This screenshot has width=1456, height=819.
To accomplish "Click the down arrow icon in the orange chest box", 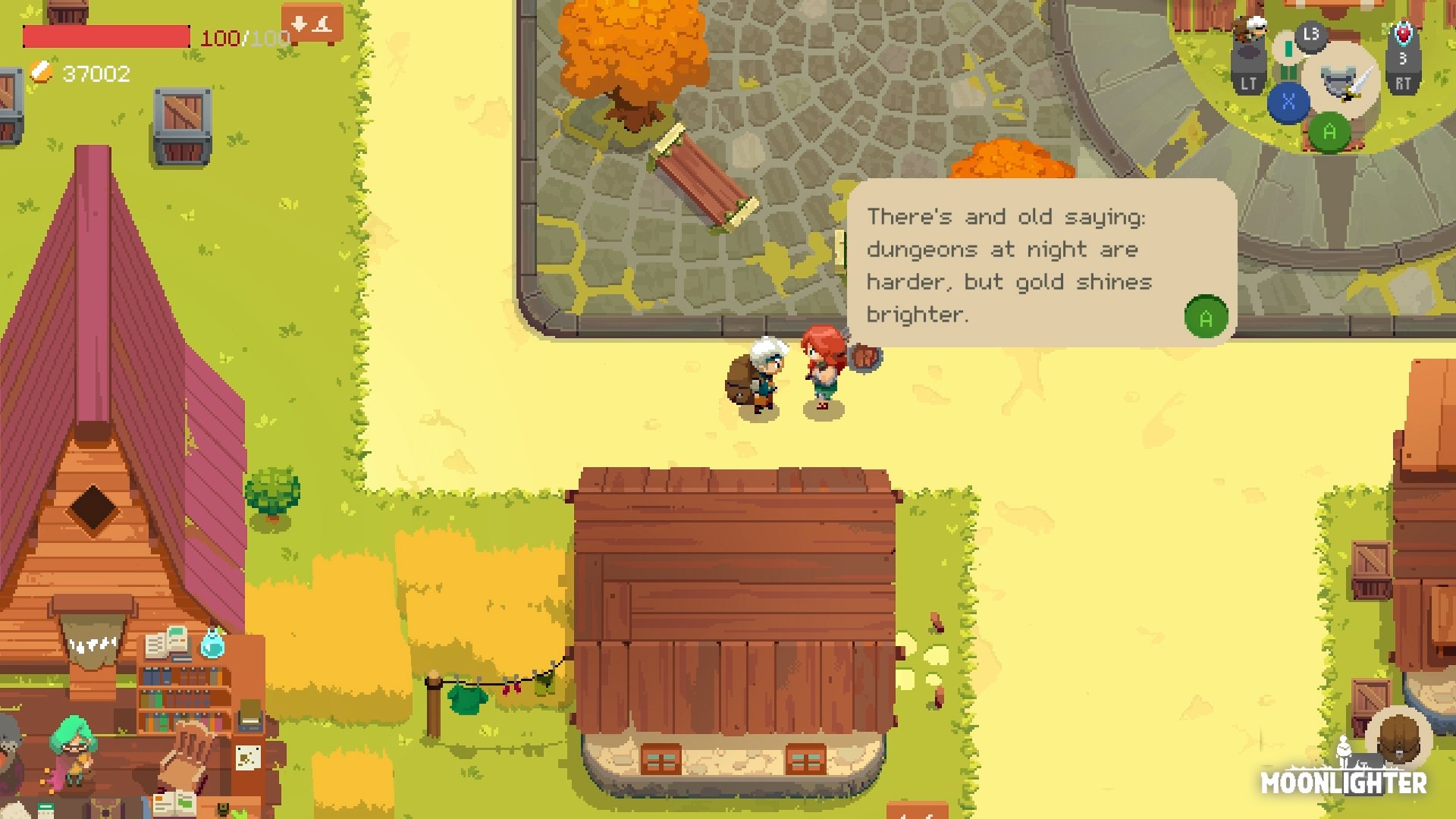I will 299,24.
